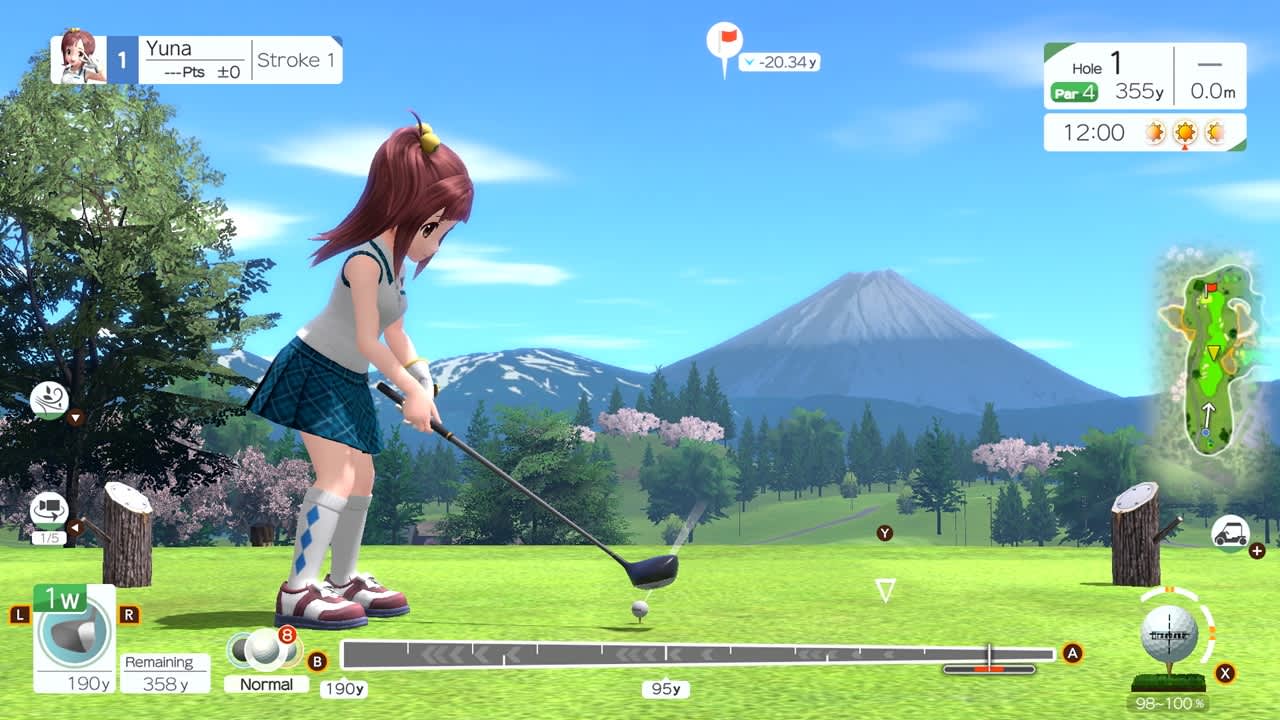Open the wind information icon

(x=48, y=401)
